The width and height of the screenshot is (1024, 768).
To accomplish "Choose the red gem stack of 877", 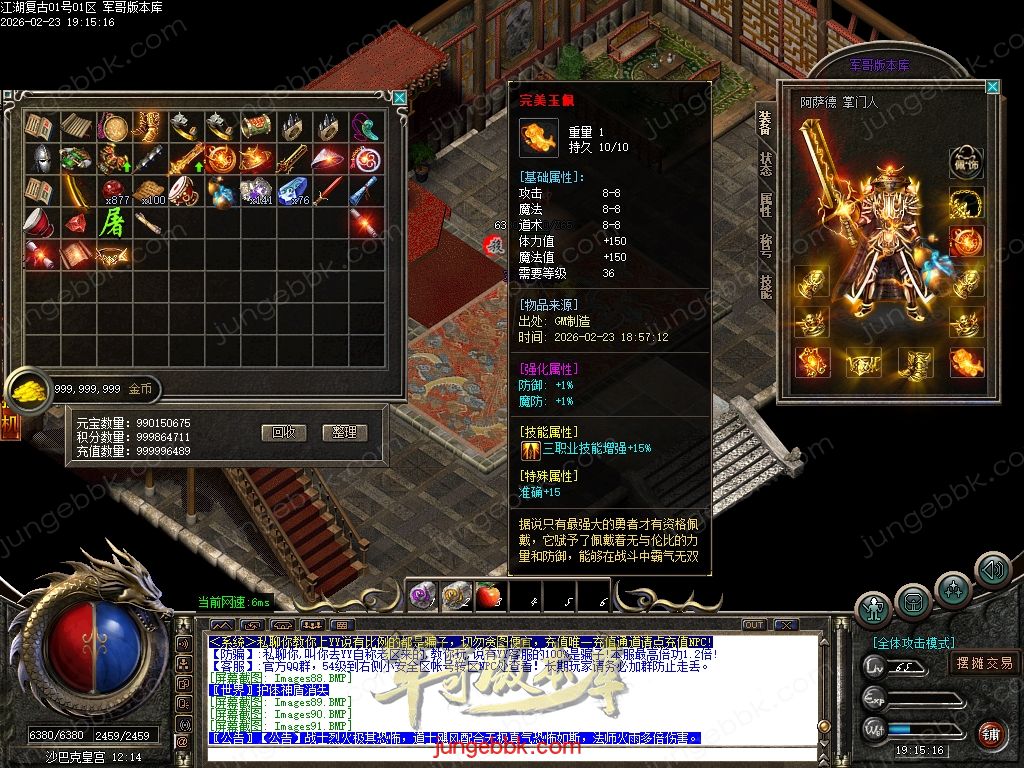I will [x=114, y=190].
